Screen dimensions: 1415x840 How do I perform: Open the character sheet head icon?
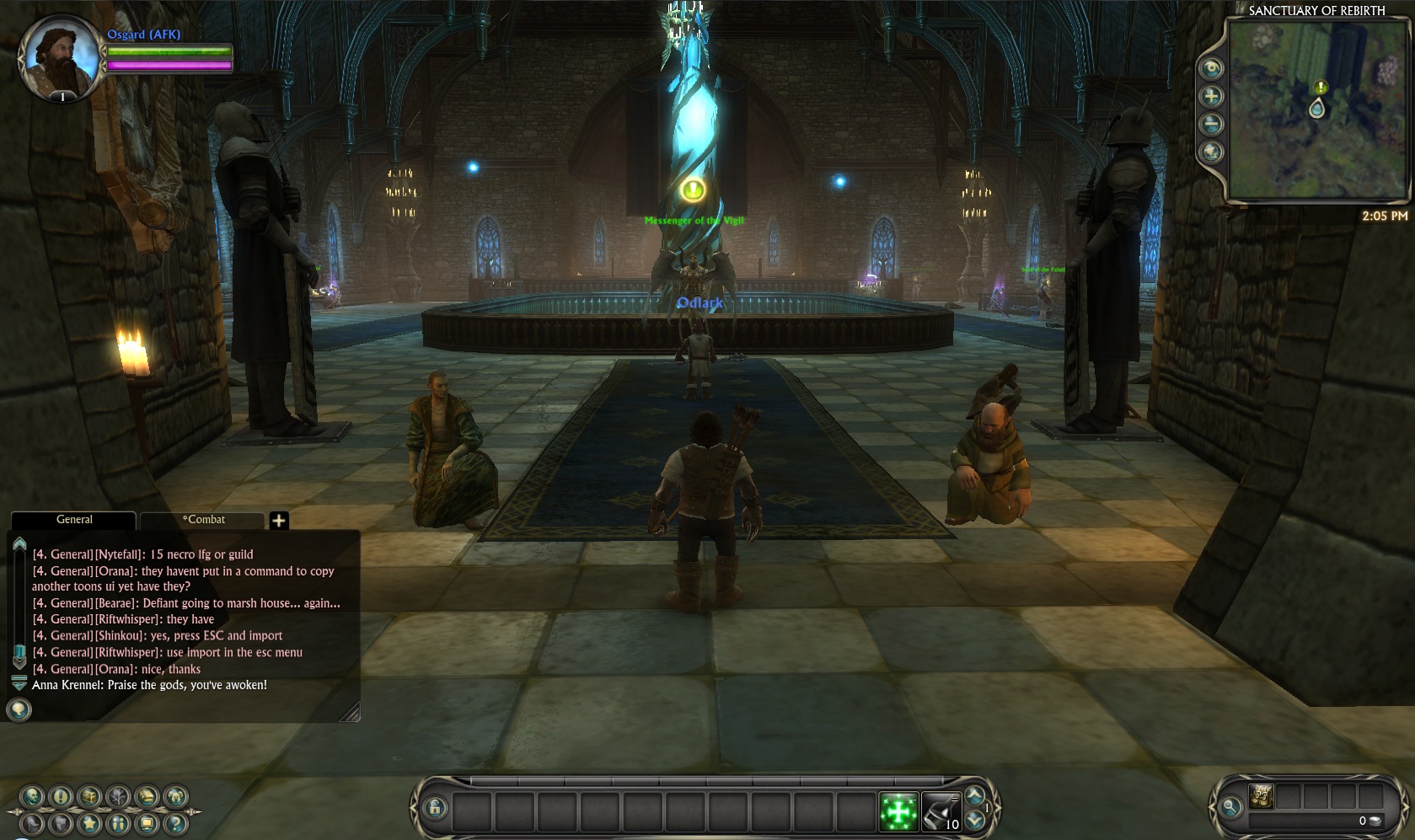[x=33, y=796]
